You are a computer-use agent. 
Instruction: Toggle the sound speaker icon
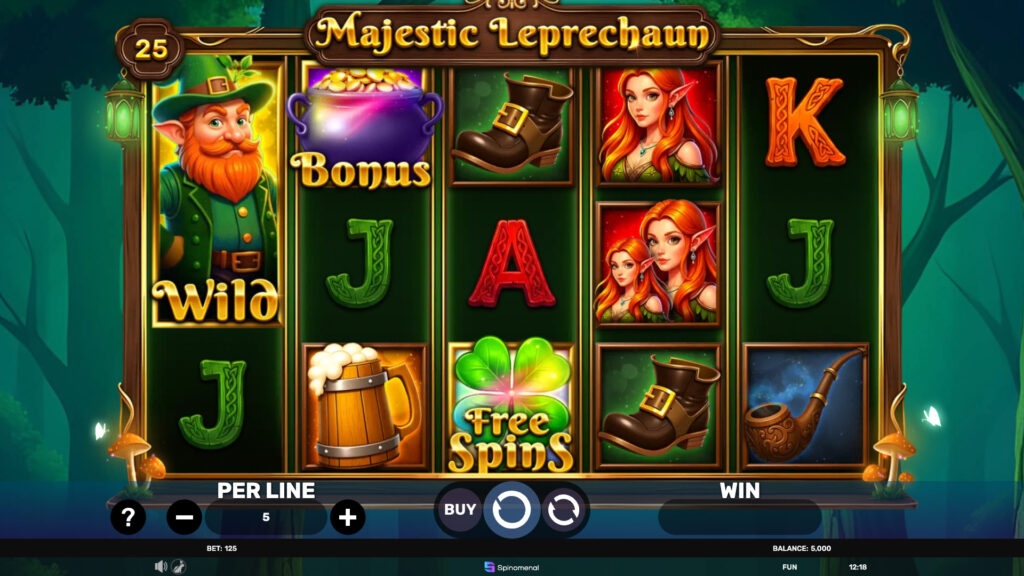160,566
